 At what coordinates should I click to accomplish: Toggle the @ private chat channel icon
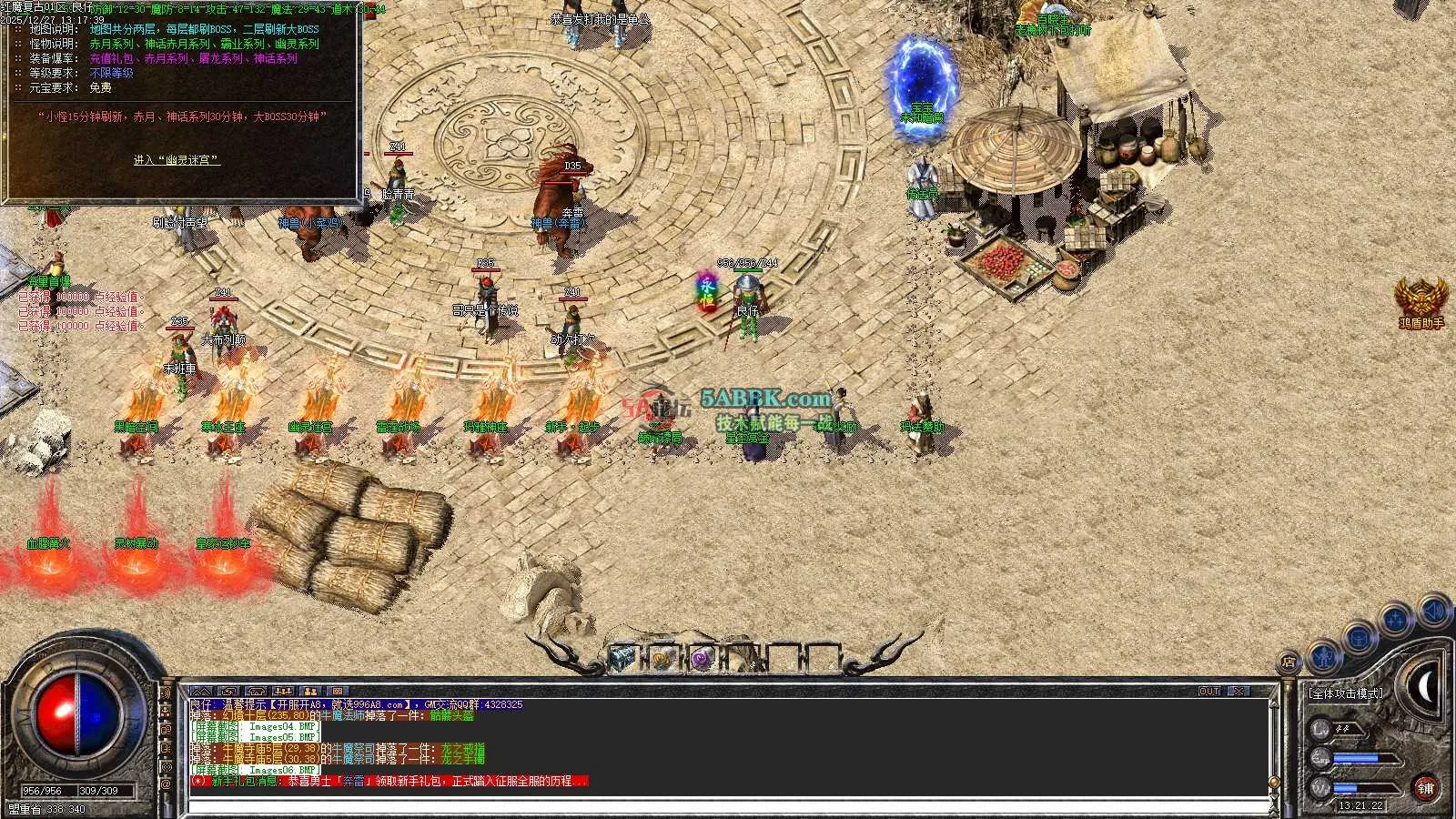pos(165,784)
